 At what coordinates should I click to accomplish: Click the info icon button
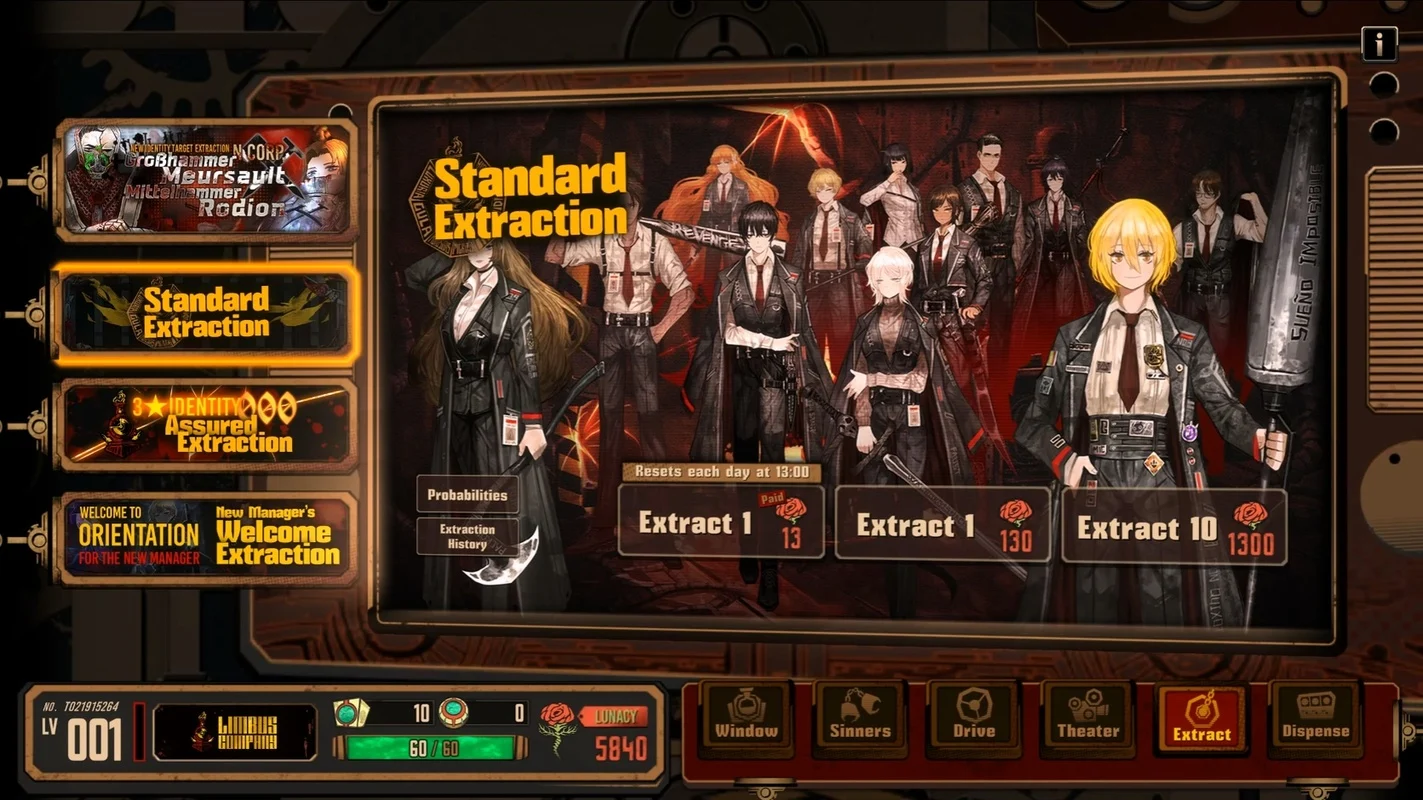point(1379,43)
